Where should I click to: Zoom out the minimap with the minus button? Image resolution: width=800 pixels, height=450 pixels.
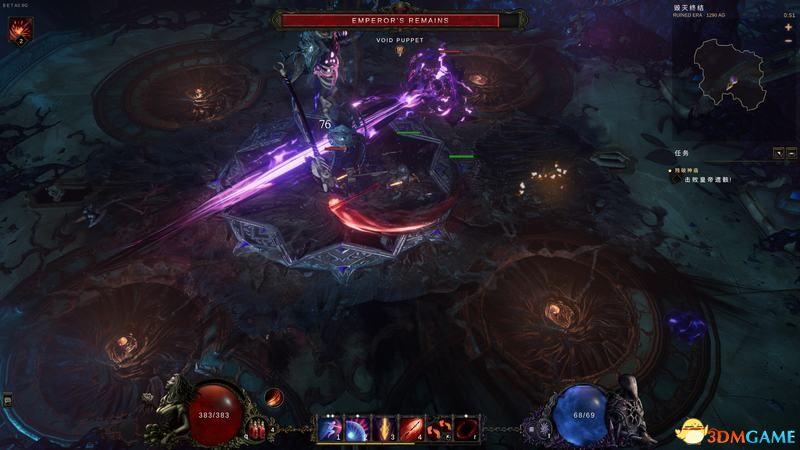(x=788, y=42)
